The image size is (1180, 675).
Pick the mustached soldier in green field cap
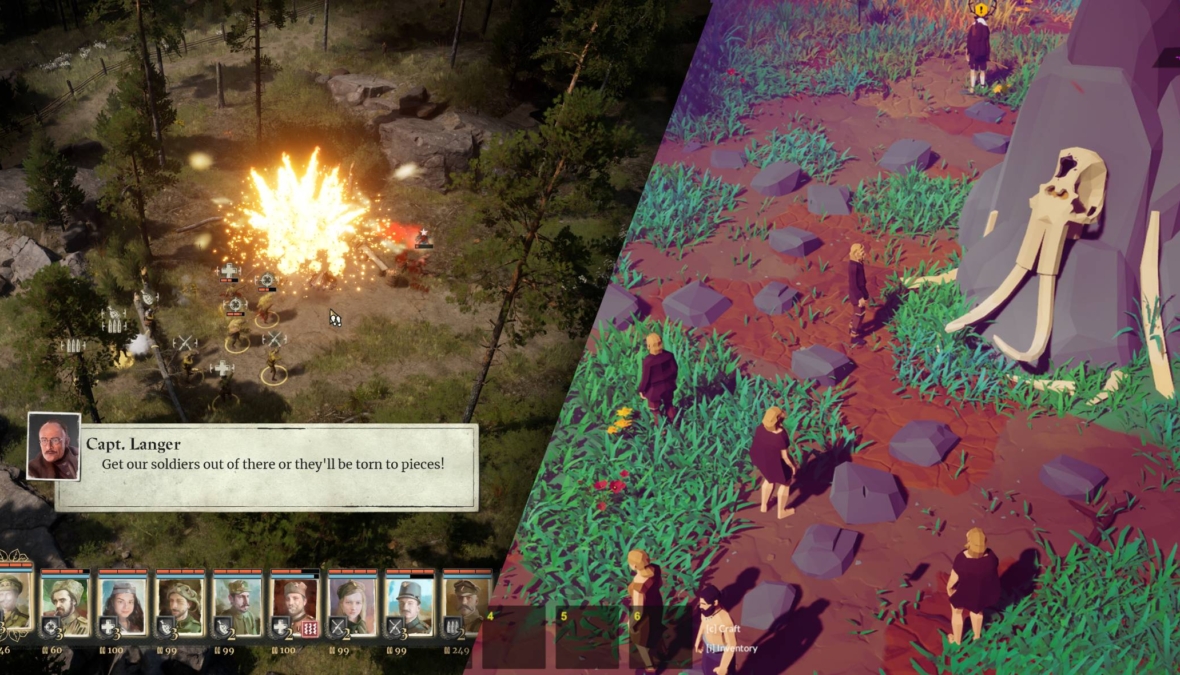(x=237, y=601)
